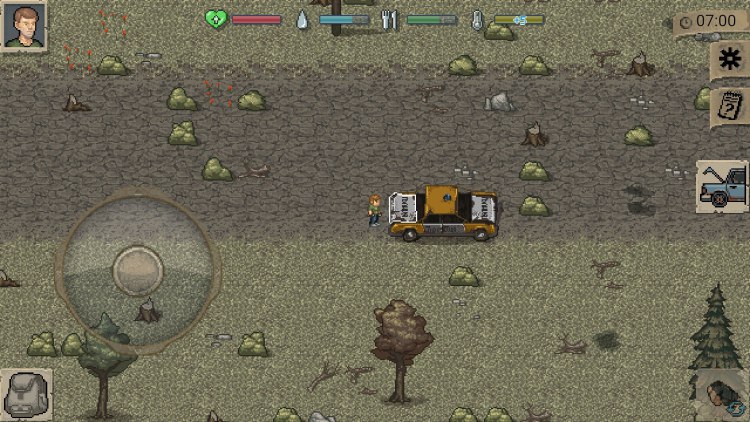Open the character portrait status panel
This screenshot has width=750, height=422.
(x=24, y=25)
